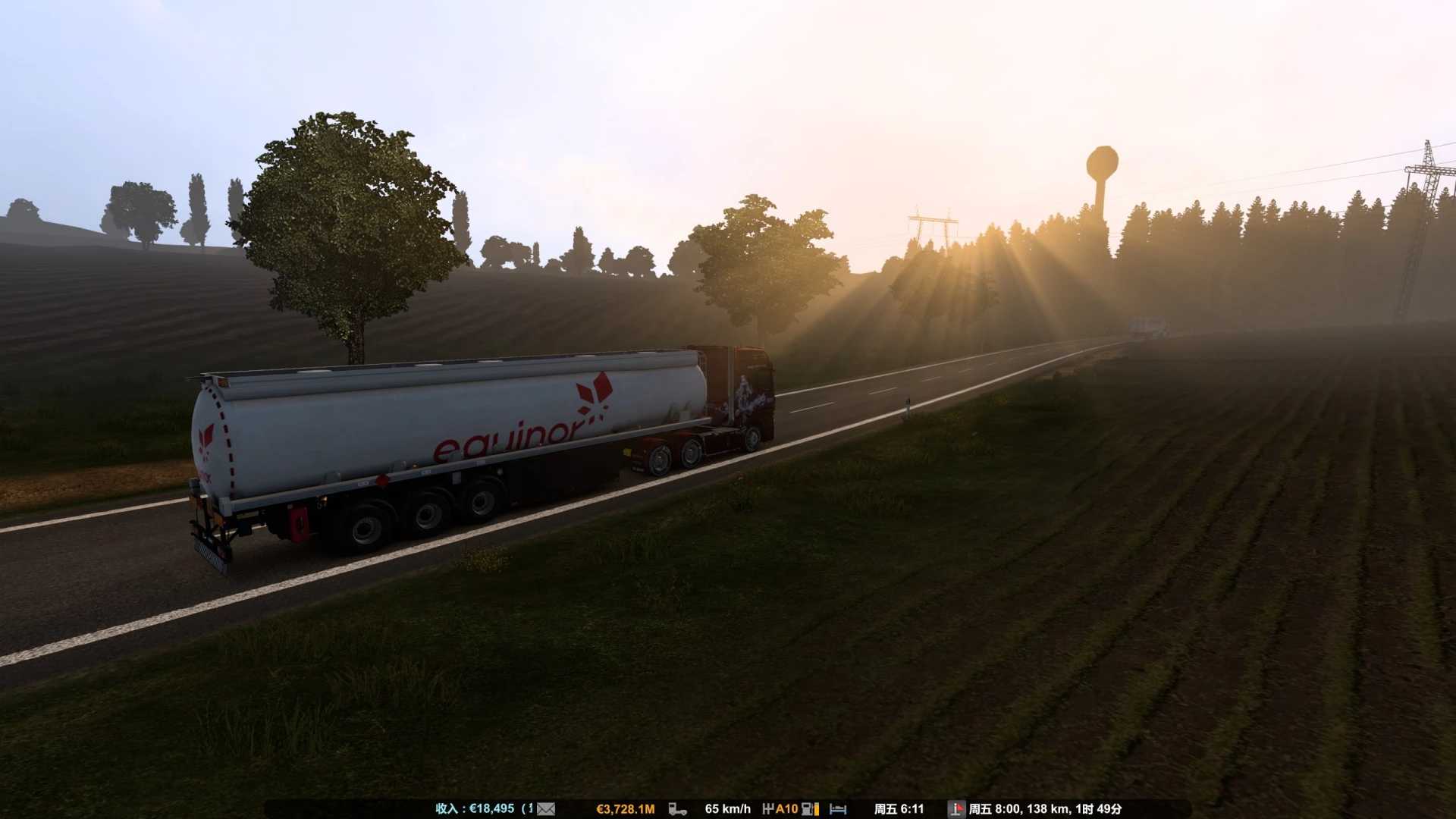This screenshot has height=819, width=1456.
Task: Click the bed rest icon
Action: coord(838,809)
